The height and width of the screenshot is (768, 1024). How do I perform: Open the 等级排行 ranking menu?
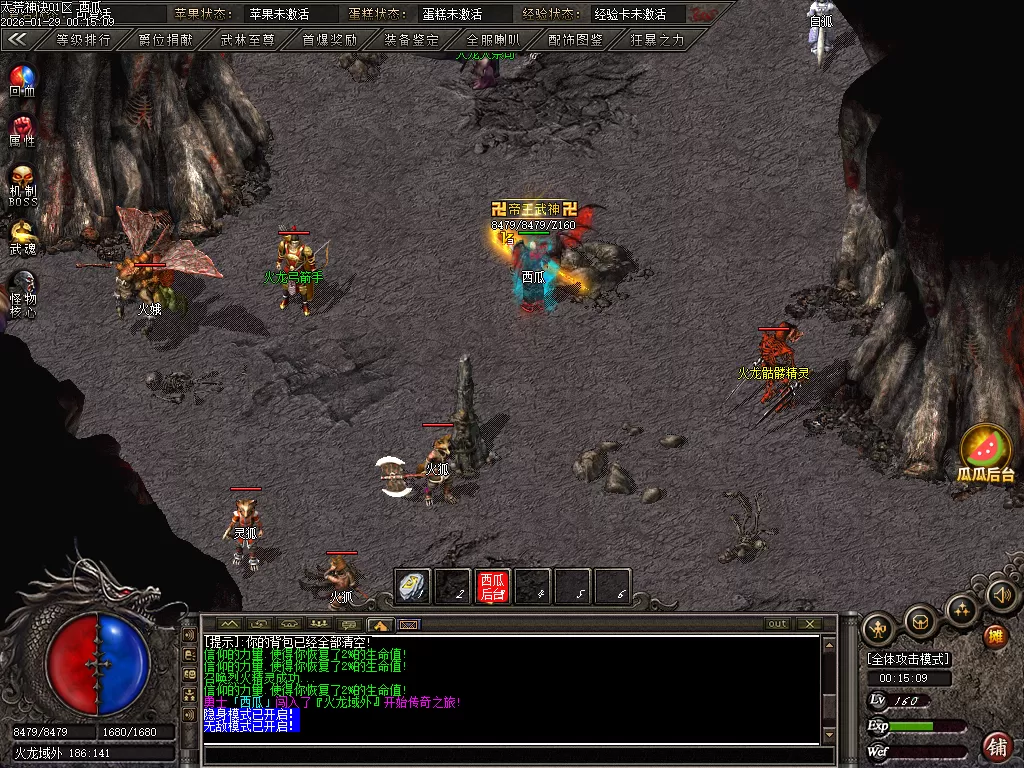pos(83,40)
